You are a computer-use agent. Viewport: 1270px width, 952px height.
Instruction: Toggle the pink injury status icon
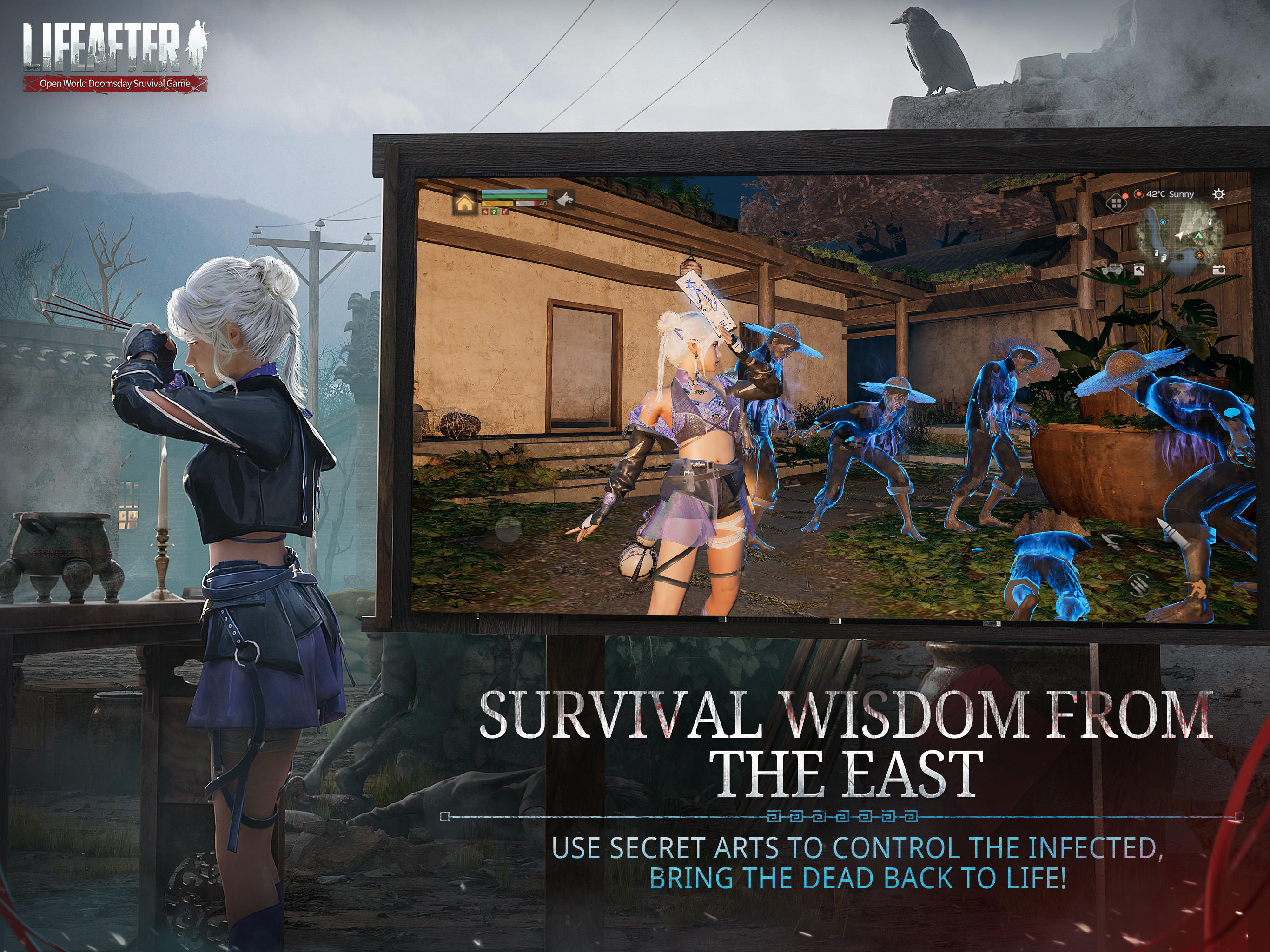click(x=505, y=212)
